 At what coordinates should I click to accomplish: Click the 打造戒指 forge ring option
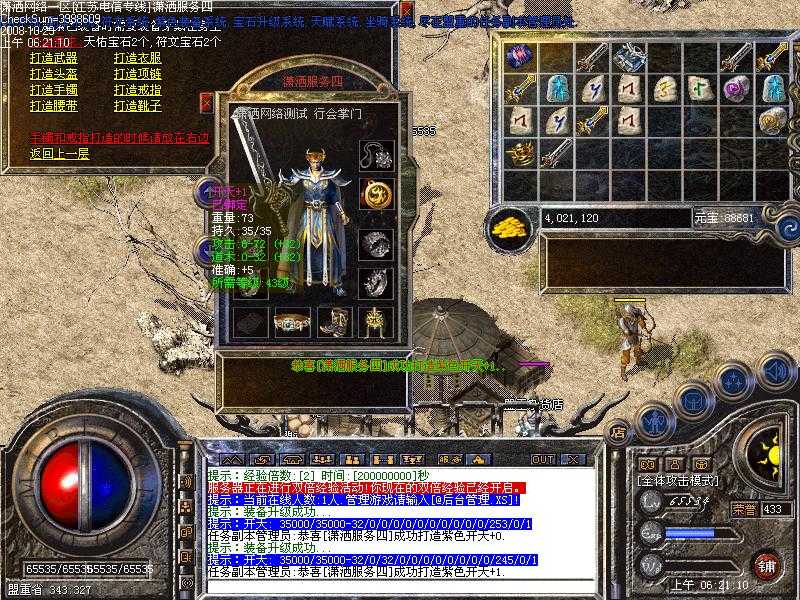(138, 89)
